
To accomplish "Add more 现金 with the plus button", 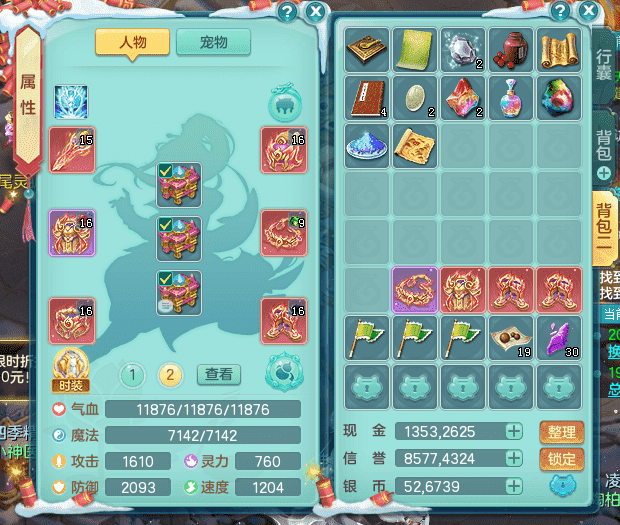I will [x=513, y=432].
